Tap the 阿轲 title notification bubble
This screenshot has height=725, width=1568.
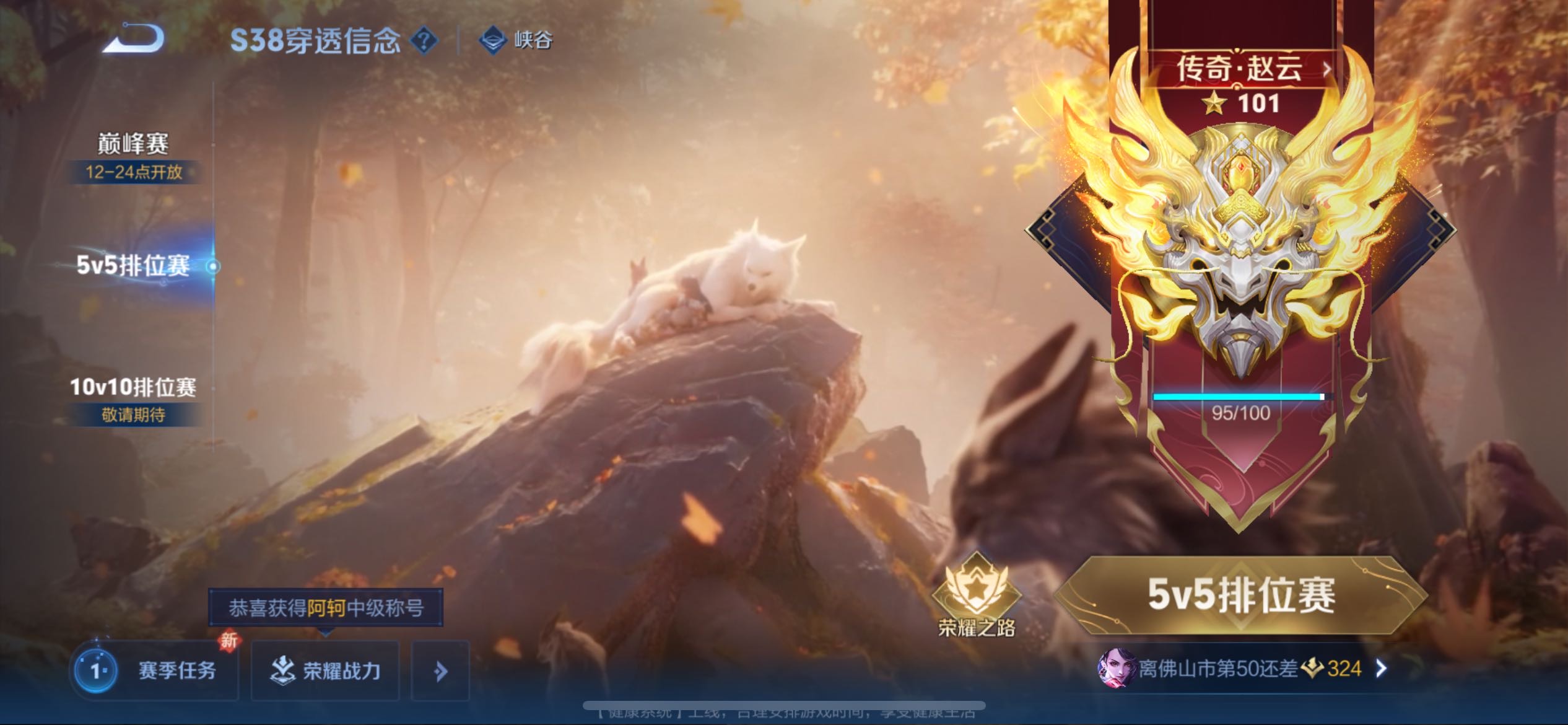pyautogui.click(x=326, y=608)
